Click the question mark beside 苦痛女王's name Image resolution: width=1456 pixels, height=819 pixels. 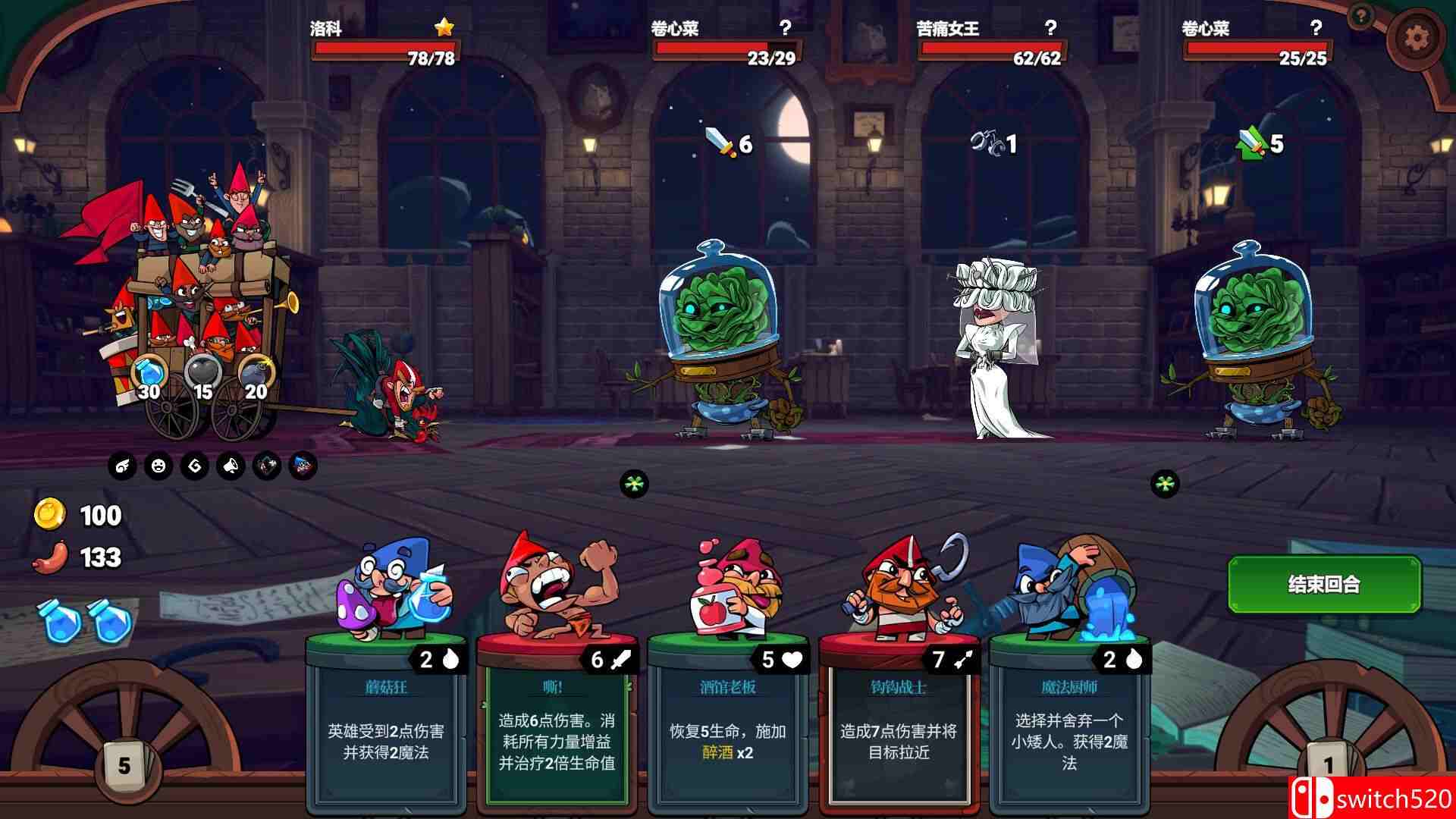pyautogui.click(x=1050, y=29)
